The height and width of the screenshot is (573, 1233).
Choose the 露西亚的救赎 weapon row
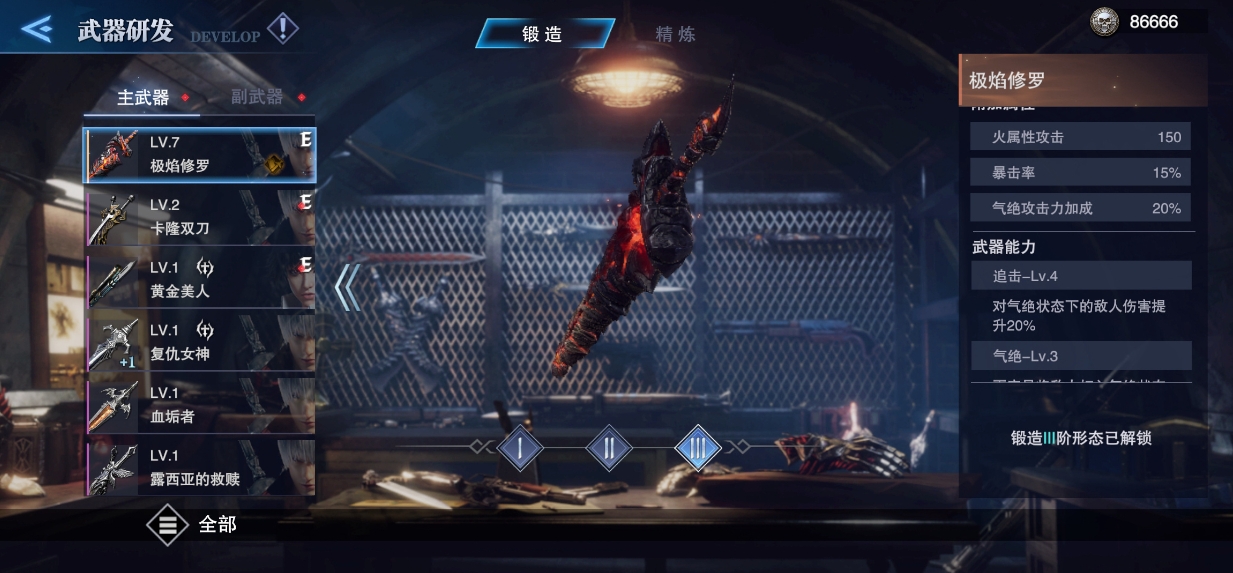pos(199,468)
